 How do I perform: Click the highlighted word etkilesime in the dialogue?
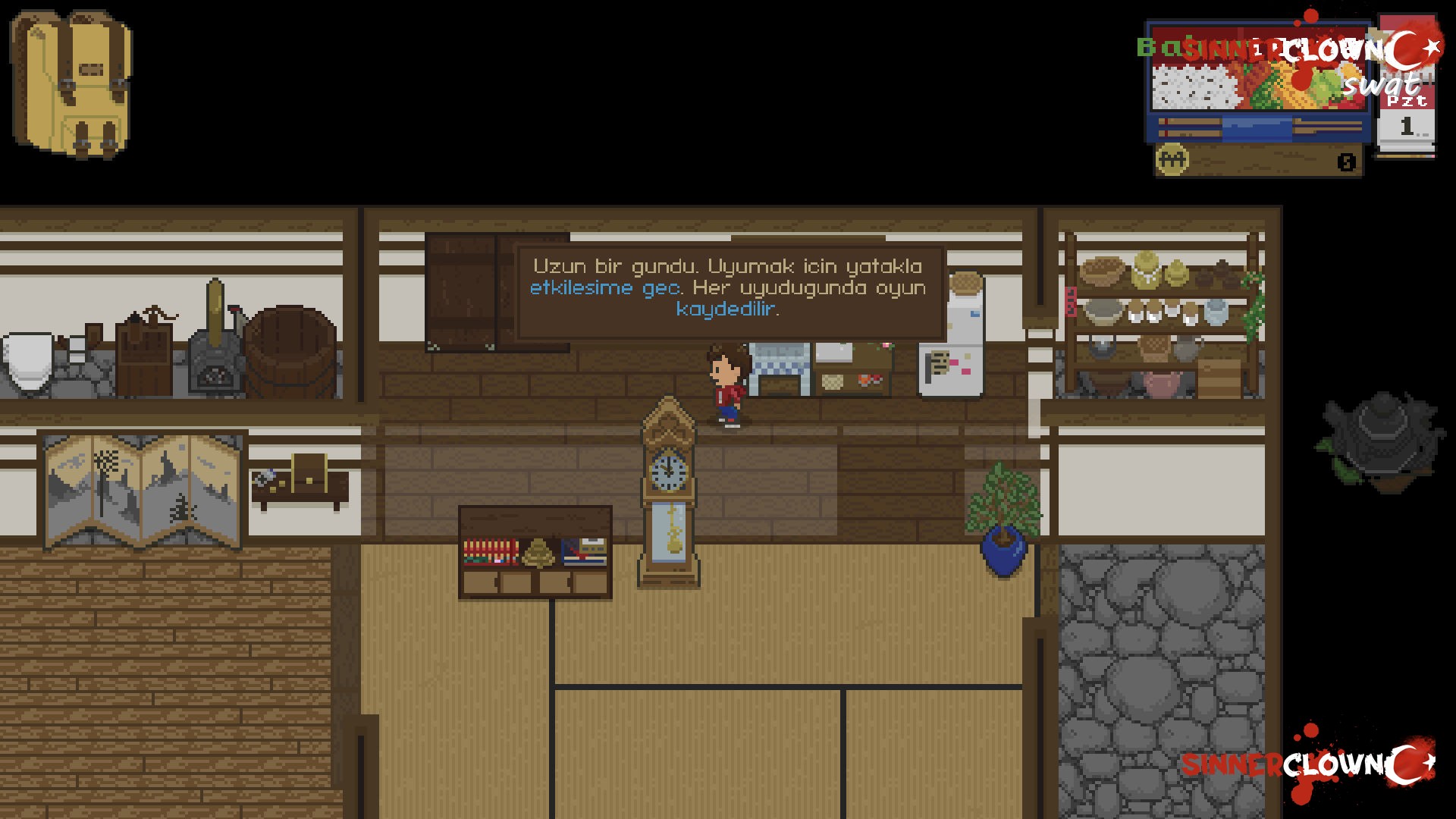582,288
